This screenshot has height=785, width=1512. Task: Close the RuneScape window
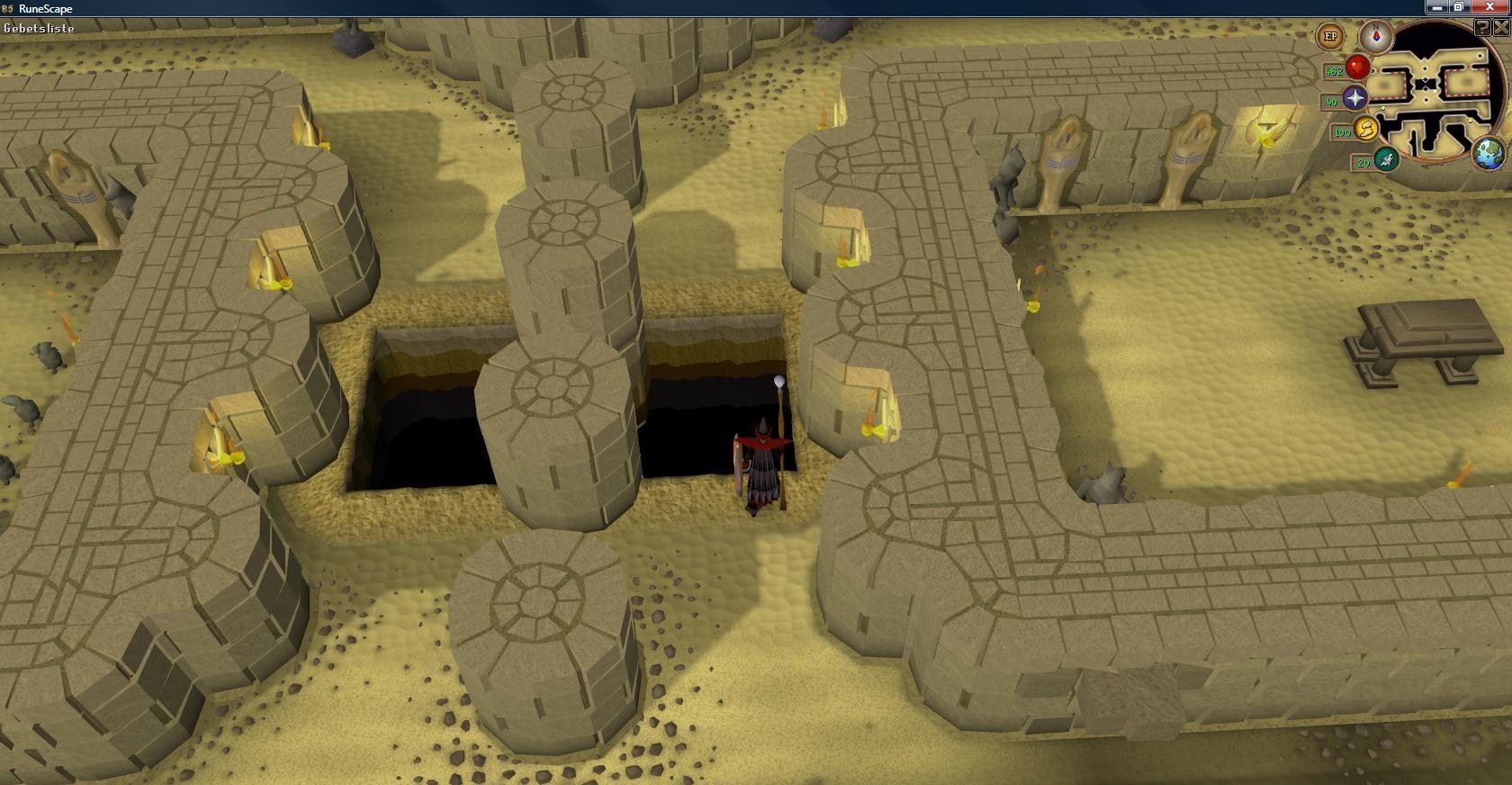coord(1489,7)
